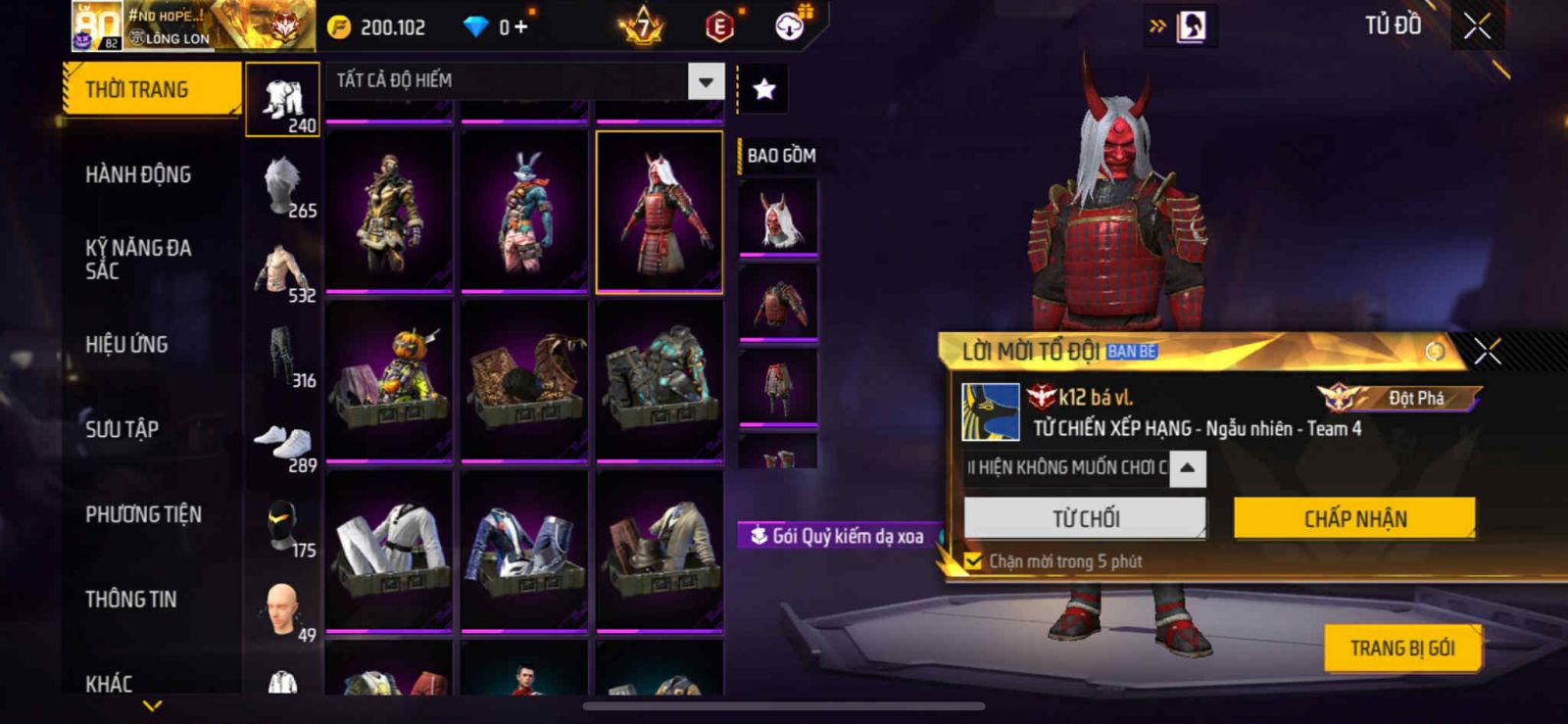Screen dimensions: 1568x724
Task: Equip the bundle with TRANG BỊ GÓI
Action: 1402,648
